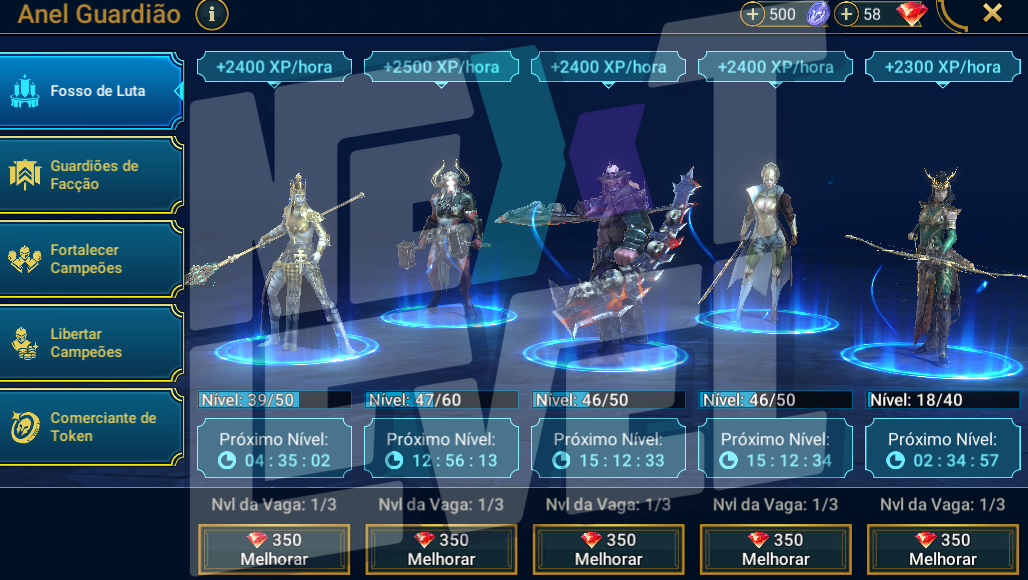The height and width of the screenshot is (580, 1028).
Task: Select the Fosso de Luta tab
Action: point(92,91)
